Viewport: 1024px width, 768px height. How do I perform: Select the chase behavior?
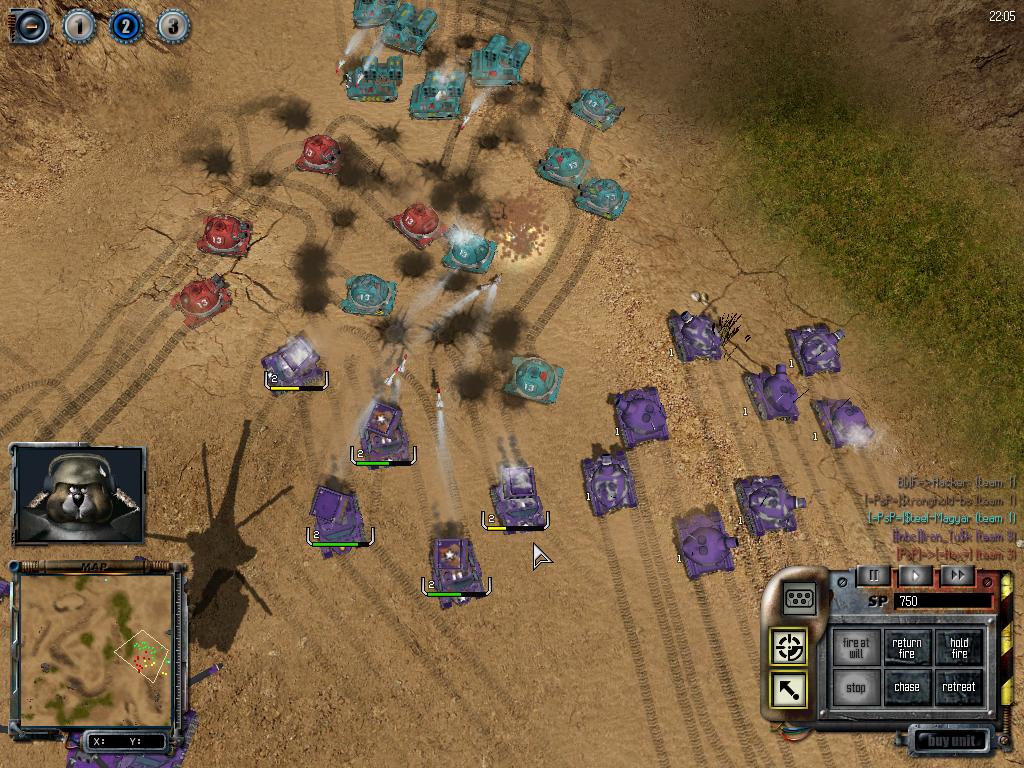[x=907, y=688]
